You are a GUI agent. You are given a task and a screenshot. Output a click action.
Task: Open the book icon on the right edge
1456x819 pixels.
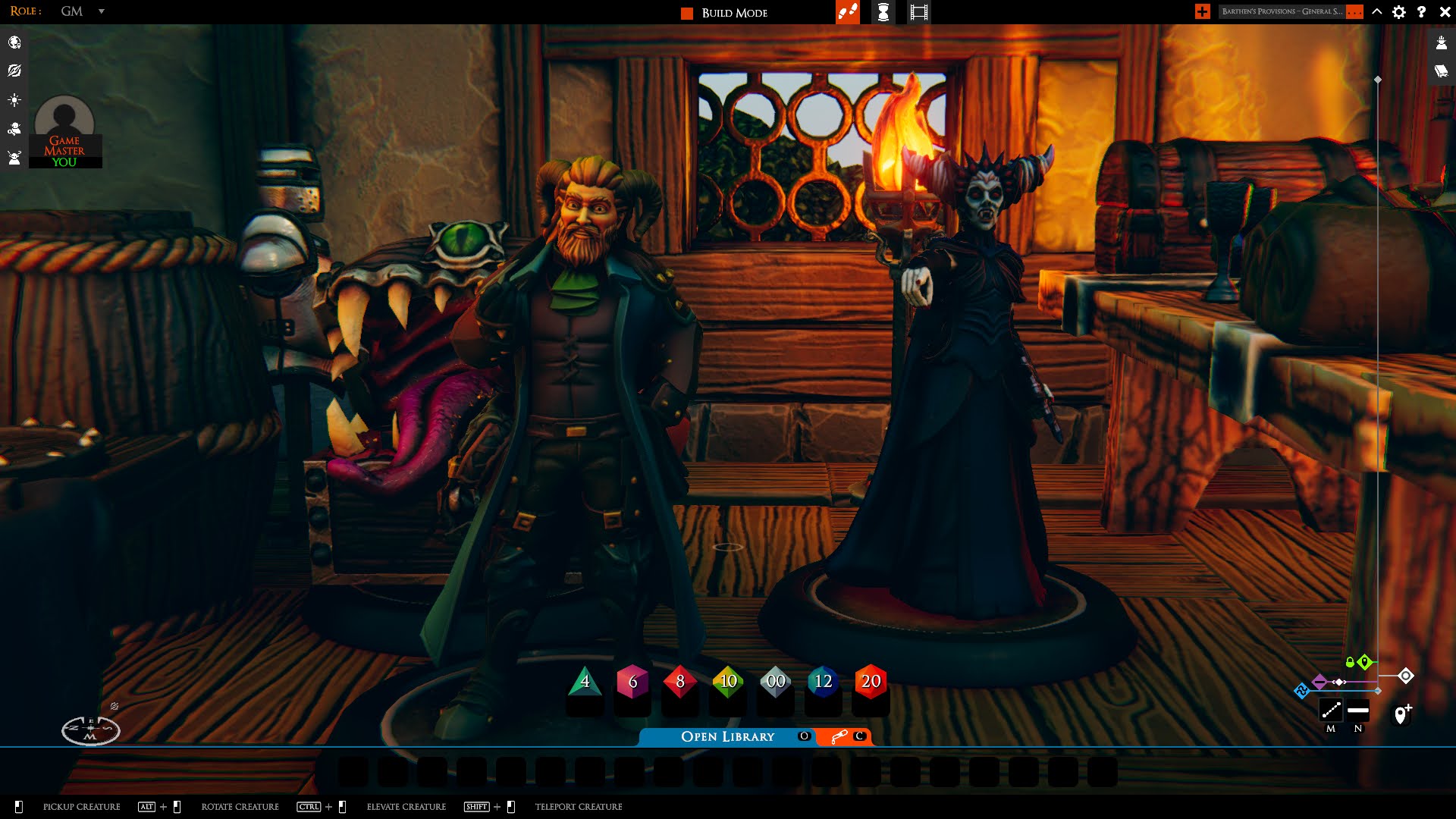pos(1441,71)
